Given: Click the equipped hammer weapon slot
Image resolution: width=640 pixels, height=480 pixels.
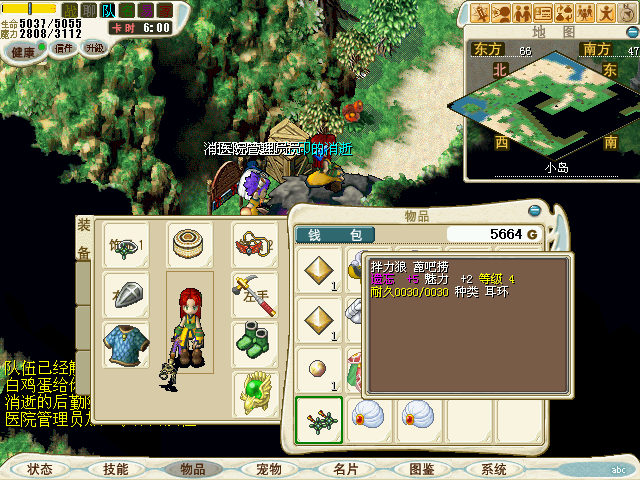Looking at the screenshot, I should coord(256,294).
